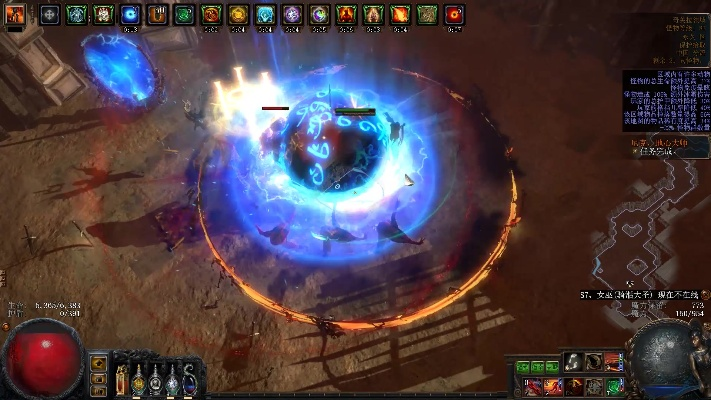The width and height of the screenshot is (711, 400).
Task: Activate the white swirl skill slot
Action: [573, 361]
